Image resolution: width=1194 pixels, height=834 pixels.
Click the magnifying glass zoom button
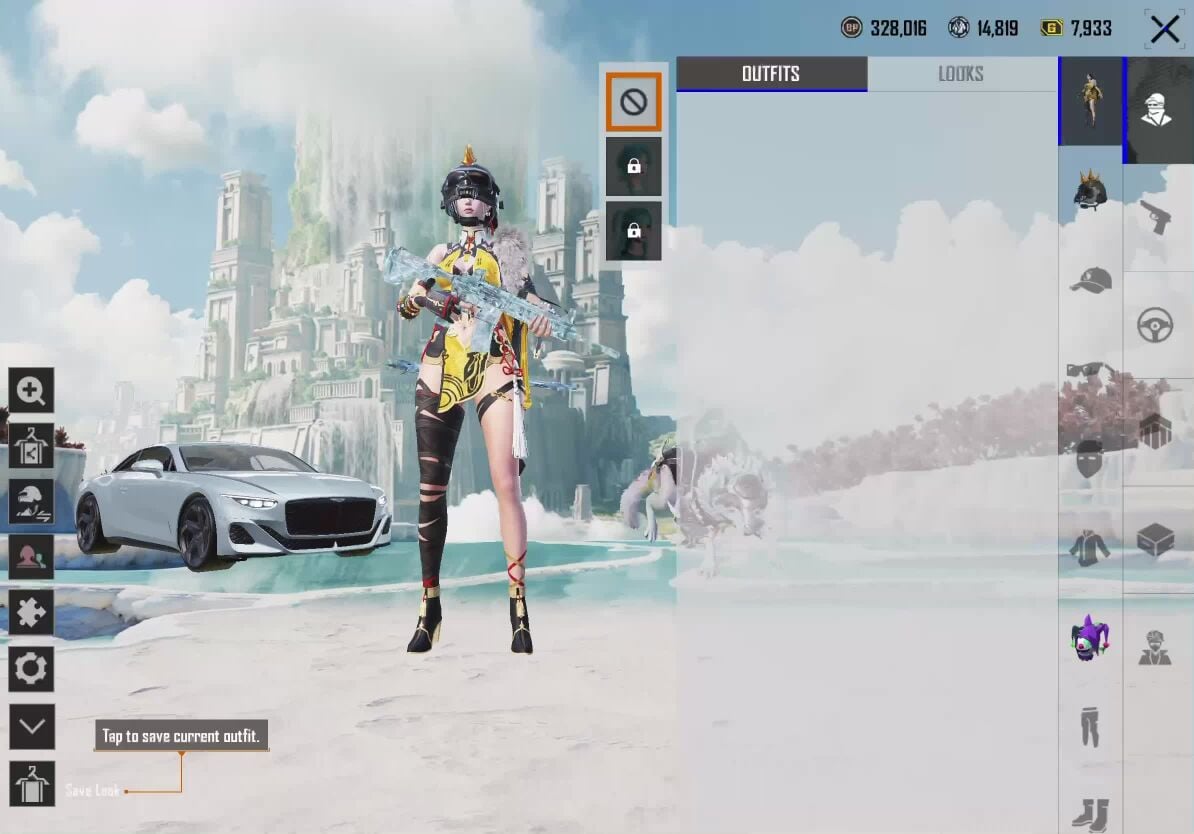31,391
